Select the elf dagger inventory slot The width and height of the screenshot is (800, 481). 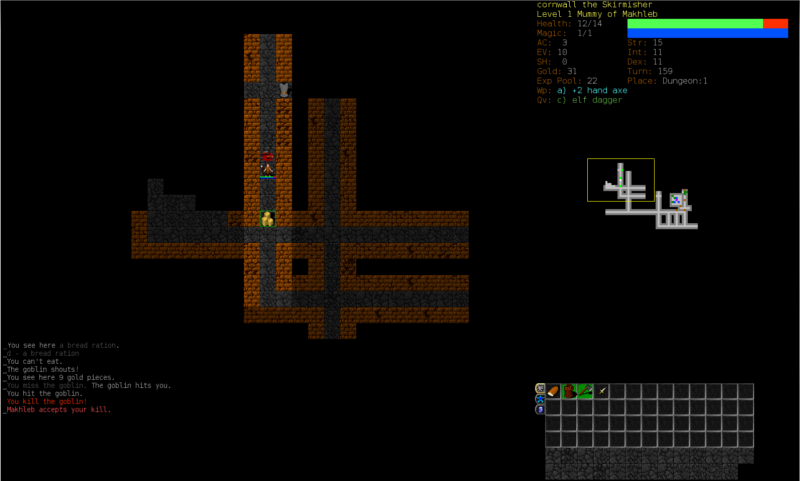click(x=601, y=391)
